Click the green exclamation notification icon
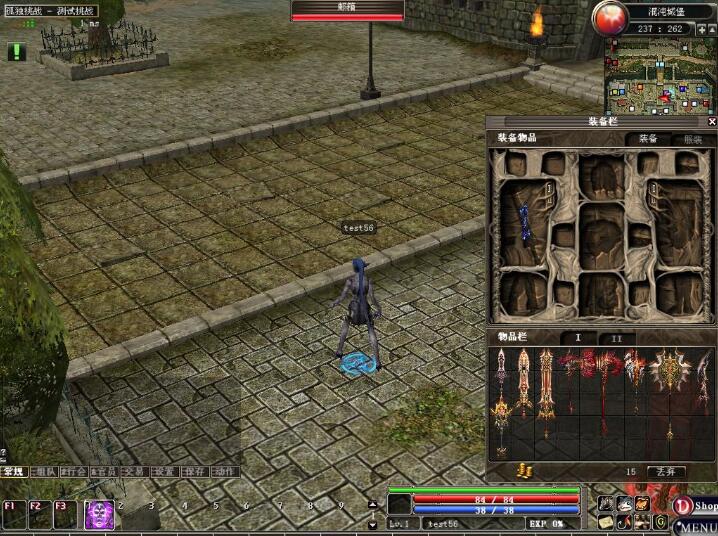The image size is (718, 536). point(16,51)
